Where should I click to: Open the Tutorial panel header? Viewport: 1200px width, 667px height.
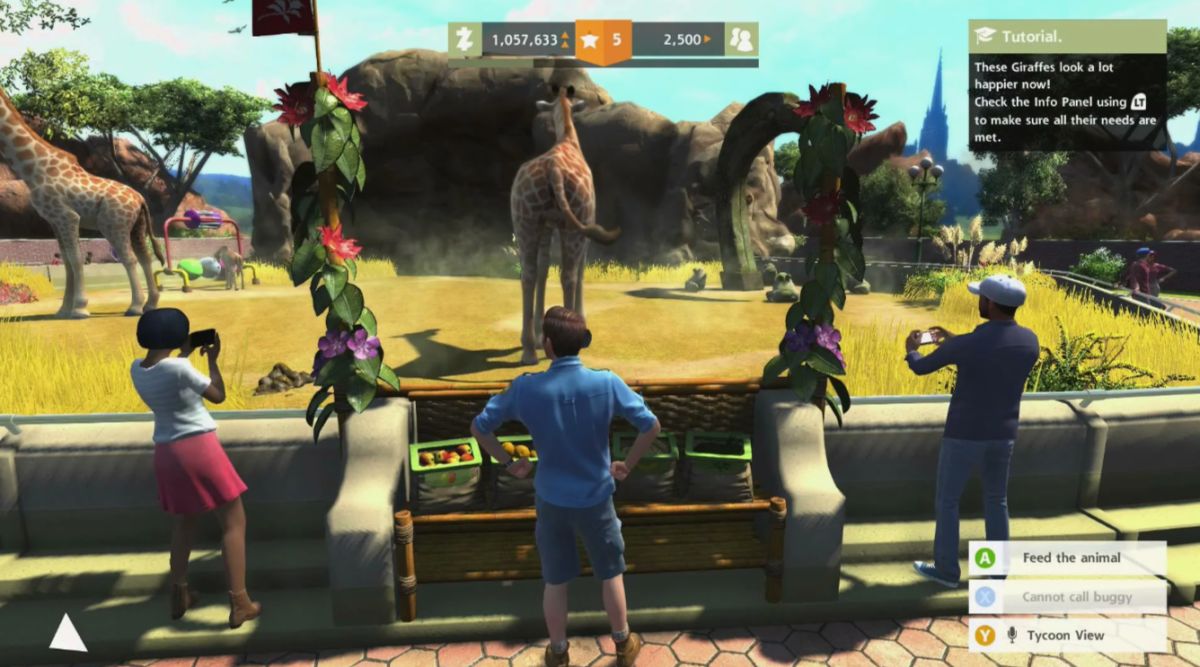(1066, 36)
